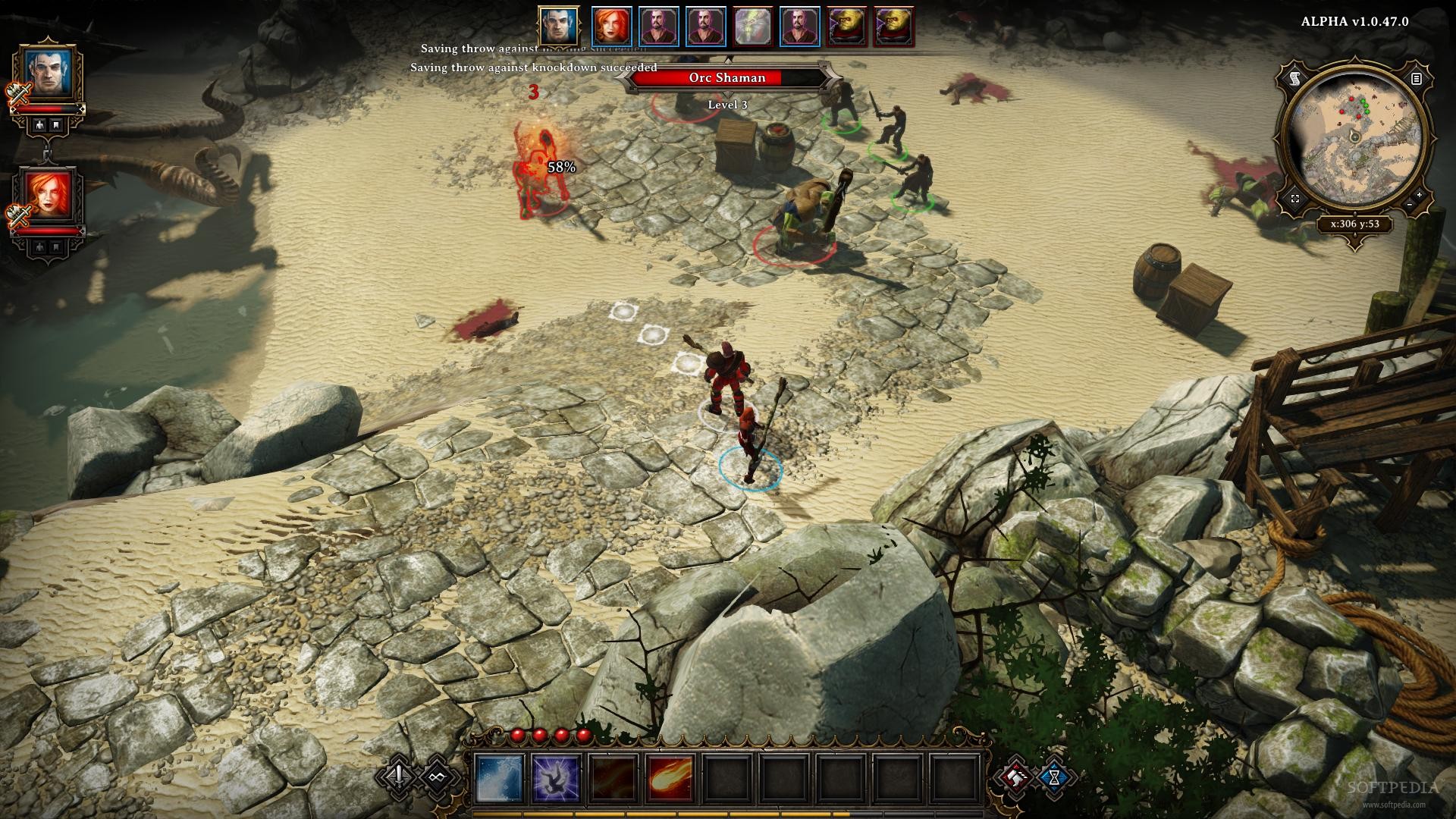The width and height of the screenshot is (1456, 819).
Task: Expand the minimap with the fullscreen button
Action: (x=1294, y=199)
